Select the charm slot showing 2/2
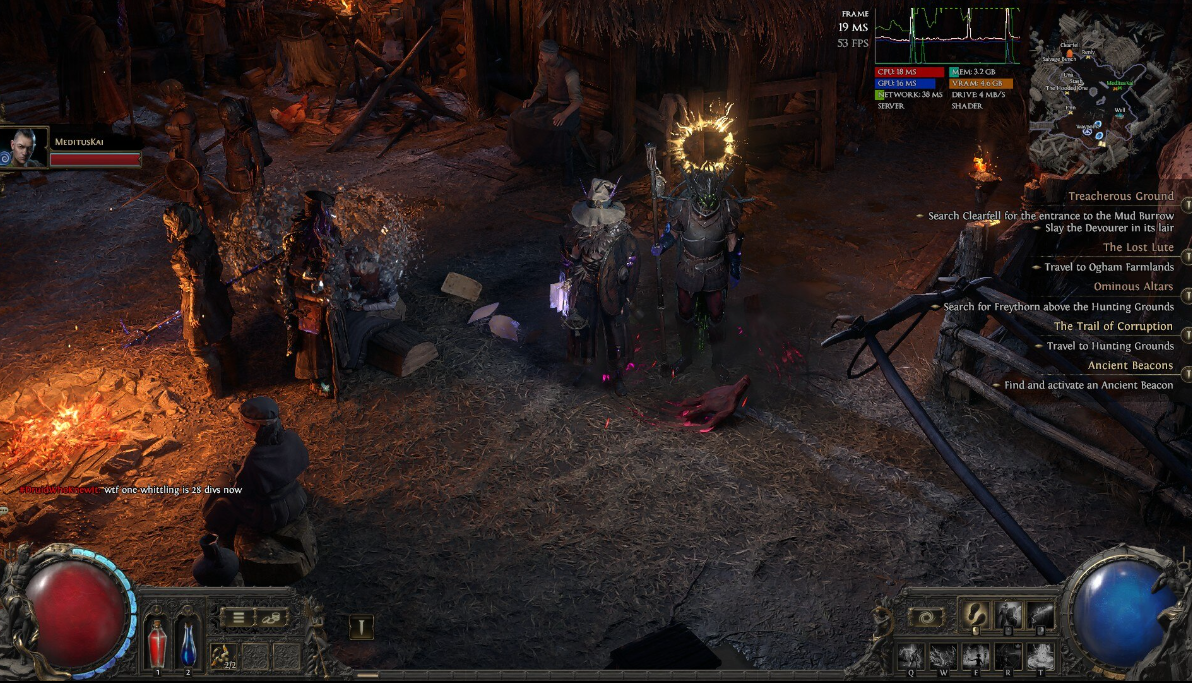 pos(224,655)
